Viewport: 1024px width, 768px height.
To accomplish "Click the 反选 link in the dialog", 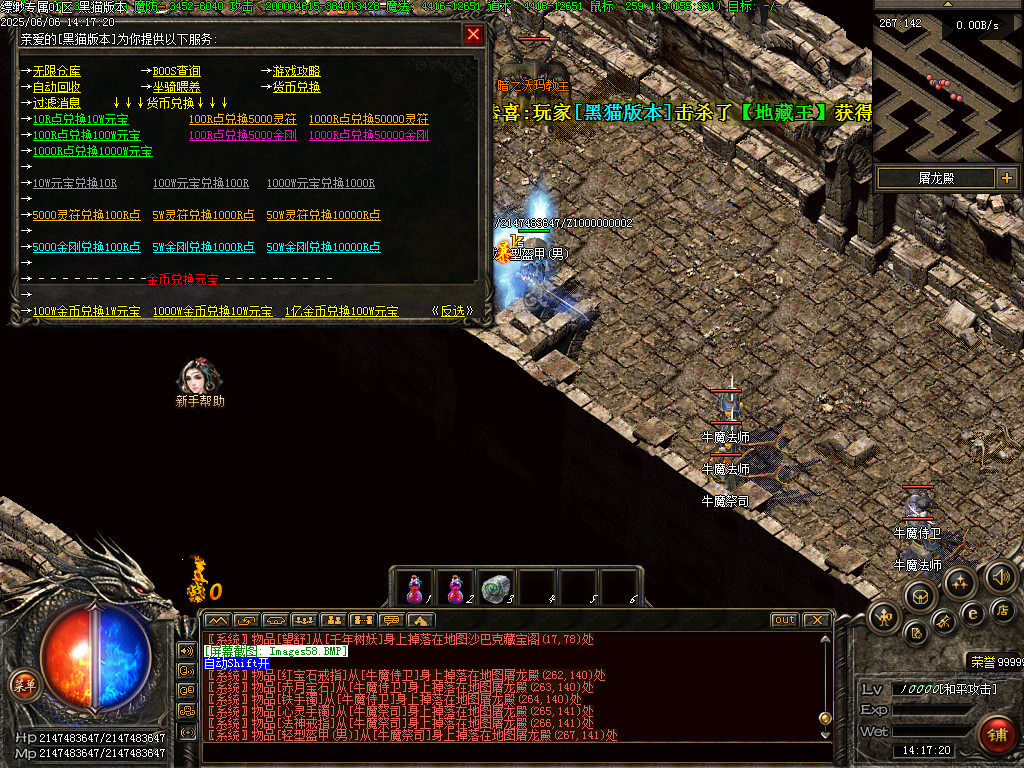I will click(453, 311).
